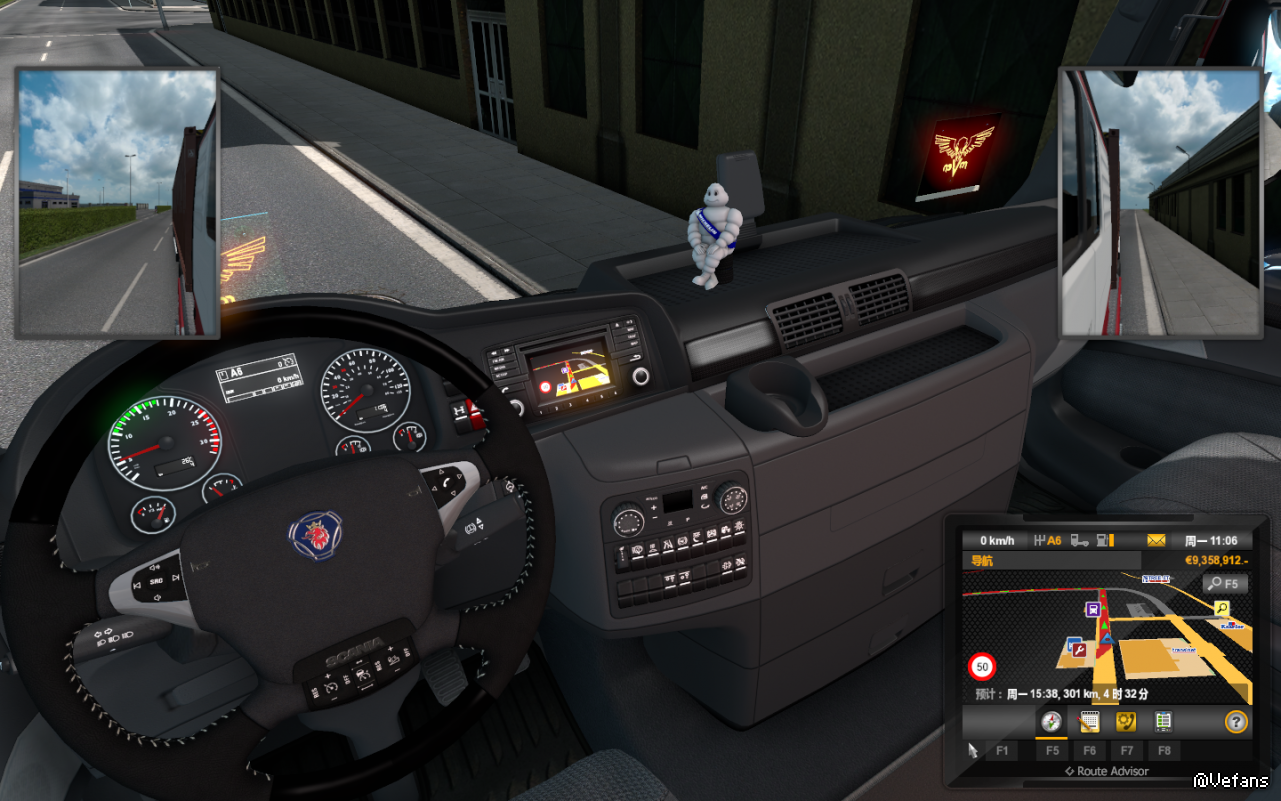Select the purple bus stop map marker
Screen dimensions: 1281x801
tap(1094, 609)
